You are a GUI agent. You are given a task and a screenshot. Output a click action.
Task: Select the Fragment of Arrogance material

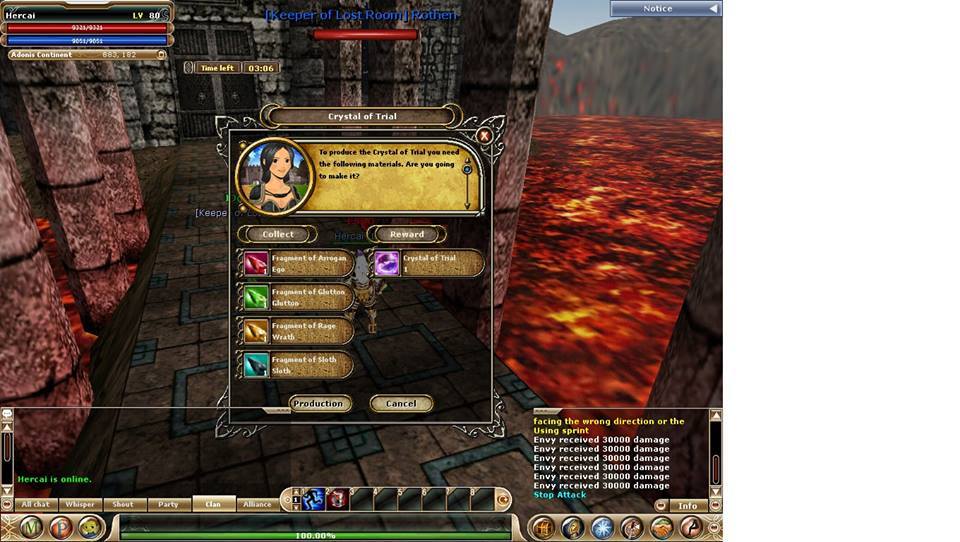click(297, 263)
